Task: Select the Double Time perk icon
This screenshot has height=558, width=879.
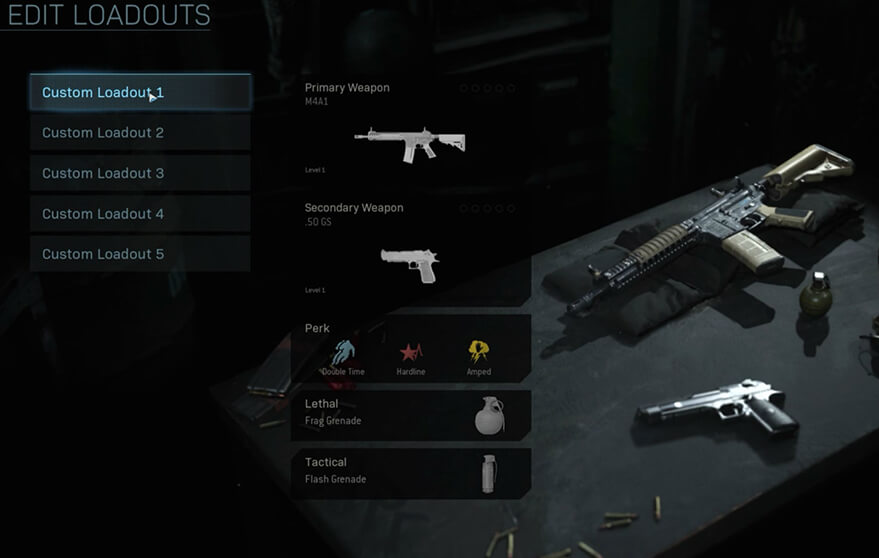Action: pyautogui.click(x=343, y=352)
